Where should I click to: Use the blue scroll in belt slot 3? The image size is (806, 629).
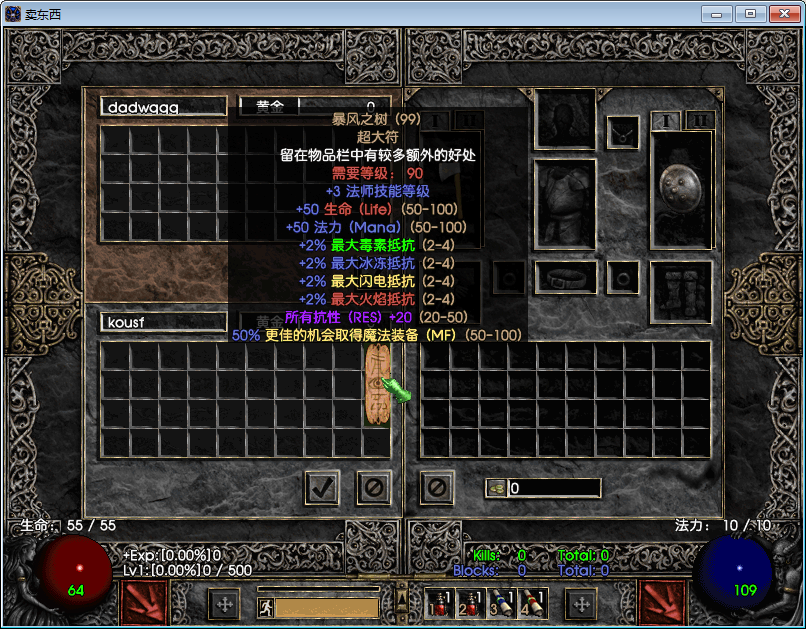click(x=501, y=603)
